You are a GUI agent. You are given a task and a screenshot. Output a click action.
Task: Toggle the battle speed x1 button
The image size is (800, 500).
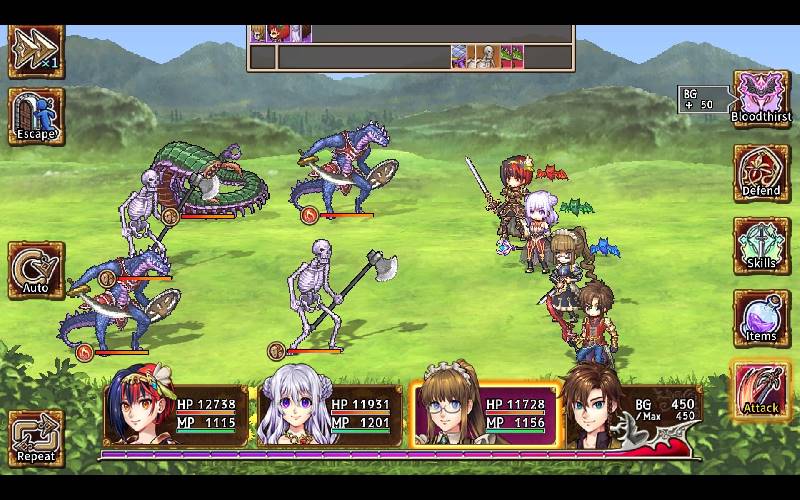tap(36, 50)
